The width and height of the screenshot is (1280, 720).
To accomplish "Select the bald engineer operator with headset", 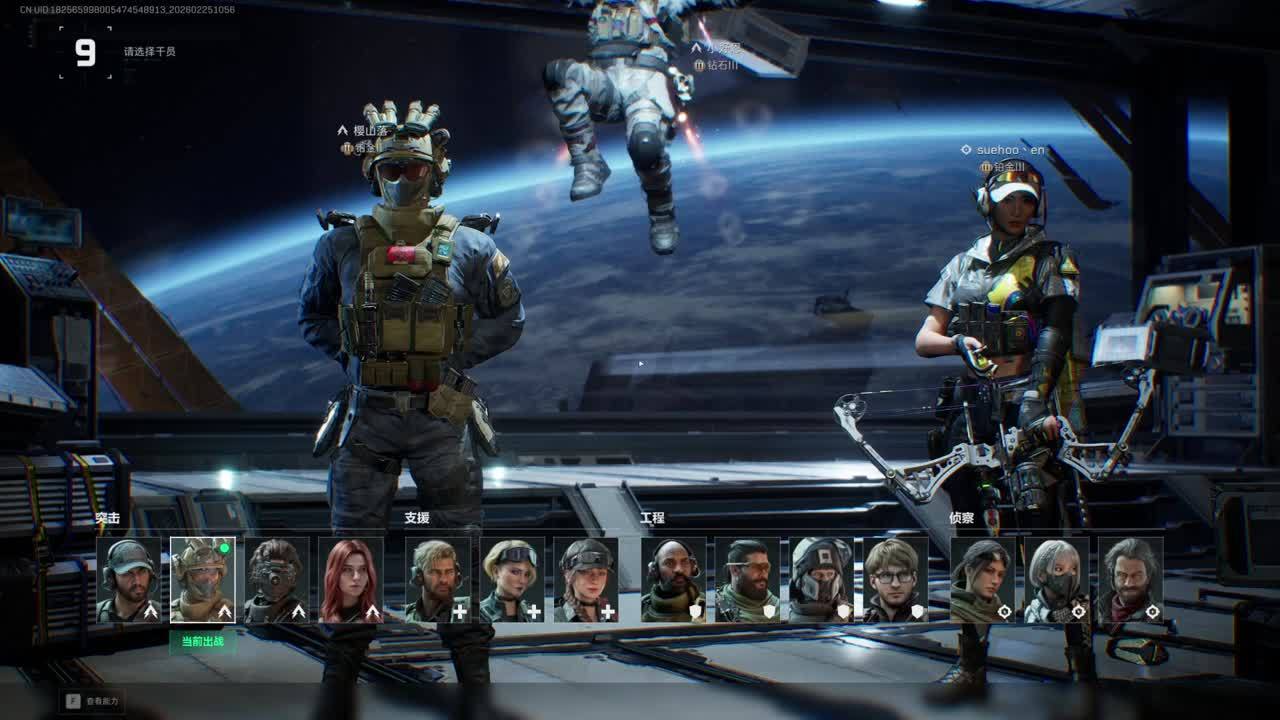I will [x=674, y=580].
